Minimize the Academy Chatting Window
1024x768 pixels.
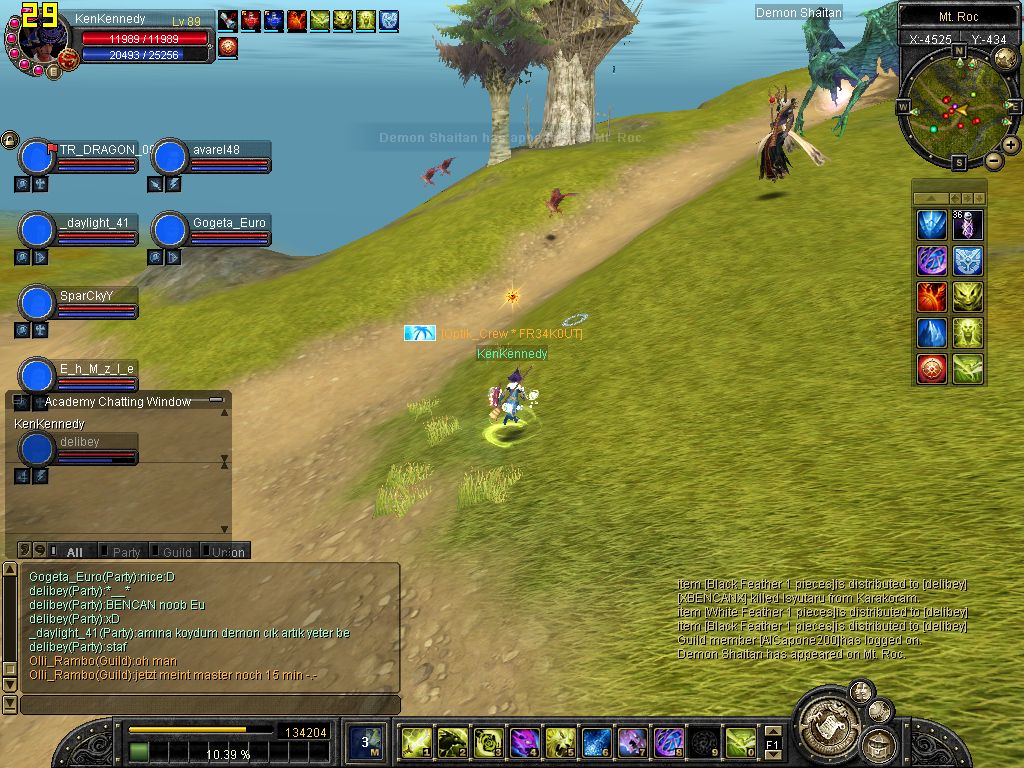point(216,400)
